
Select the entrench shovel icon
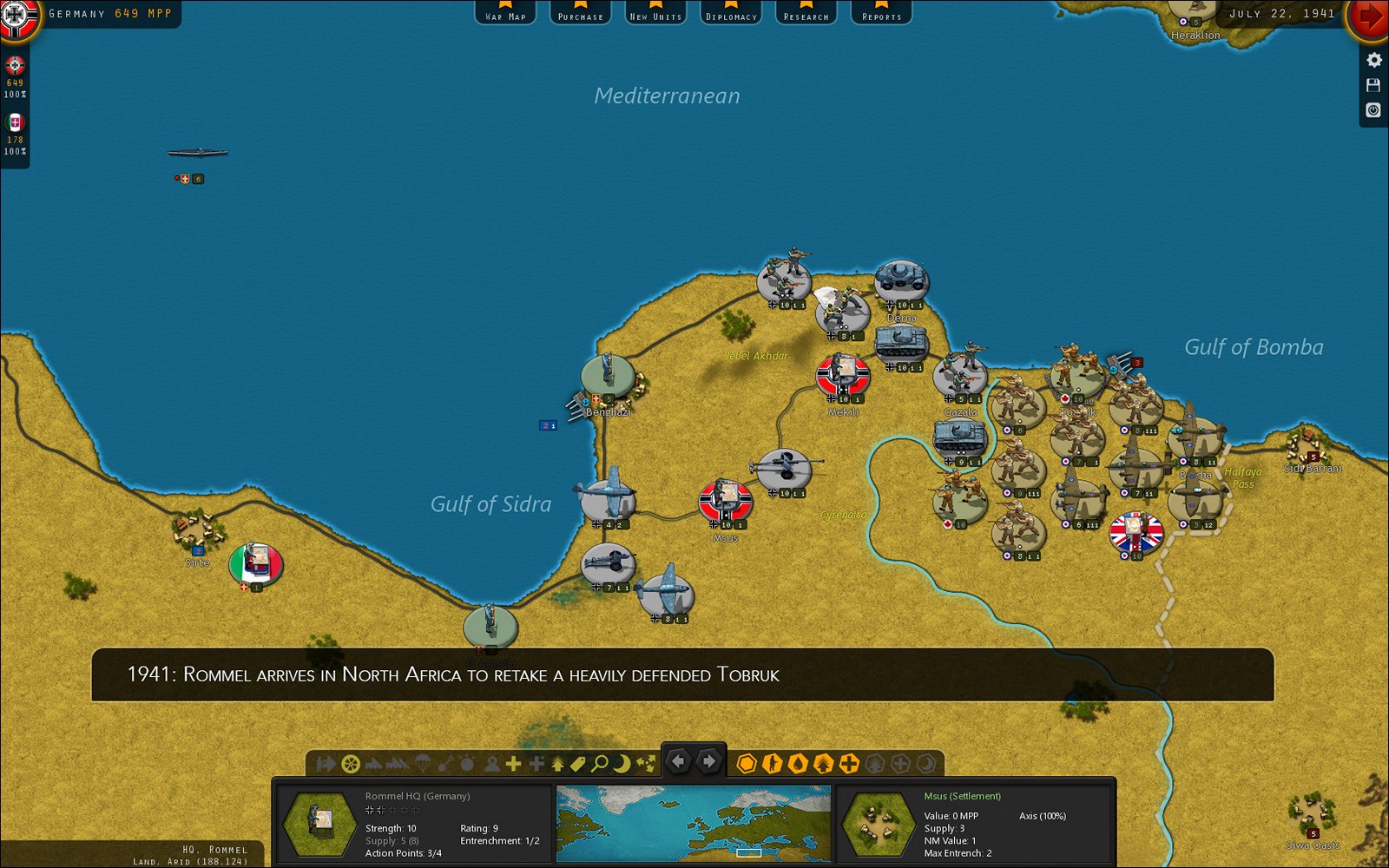pyautogui.click(x=446, y=763)
